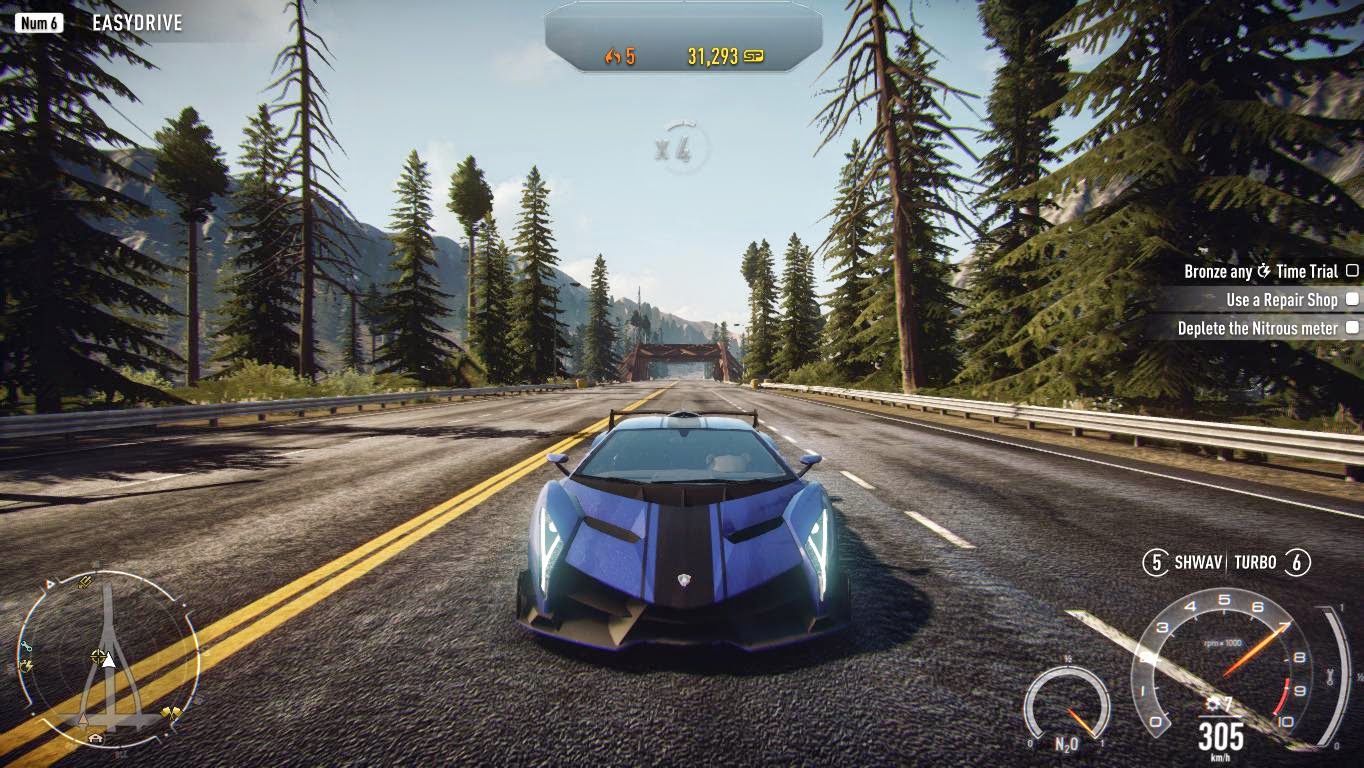Open the EASYDRIVE menu
The image size is (1364, 768).
[136, 20]
